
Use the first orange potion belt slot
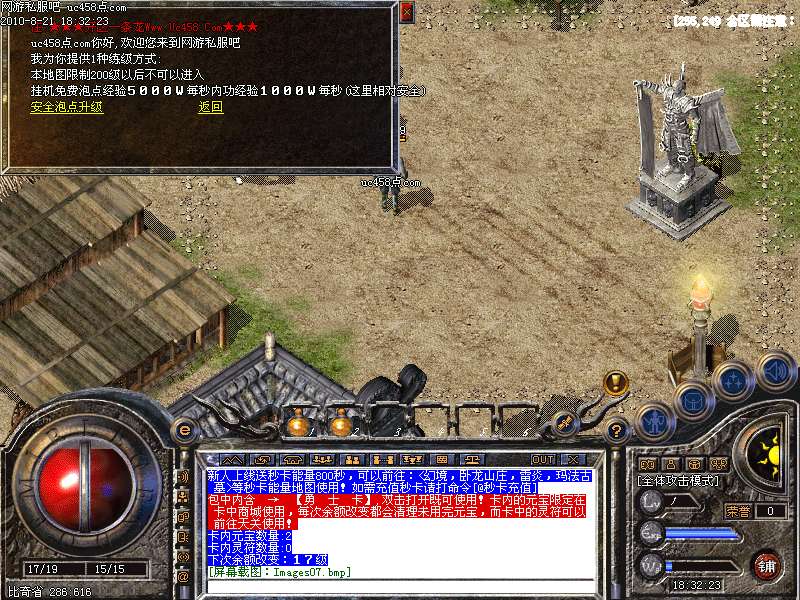[297, 425]
